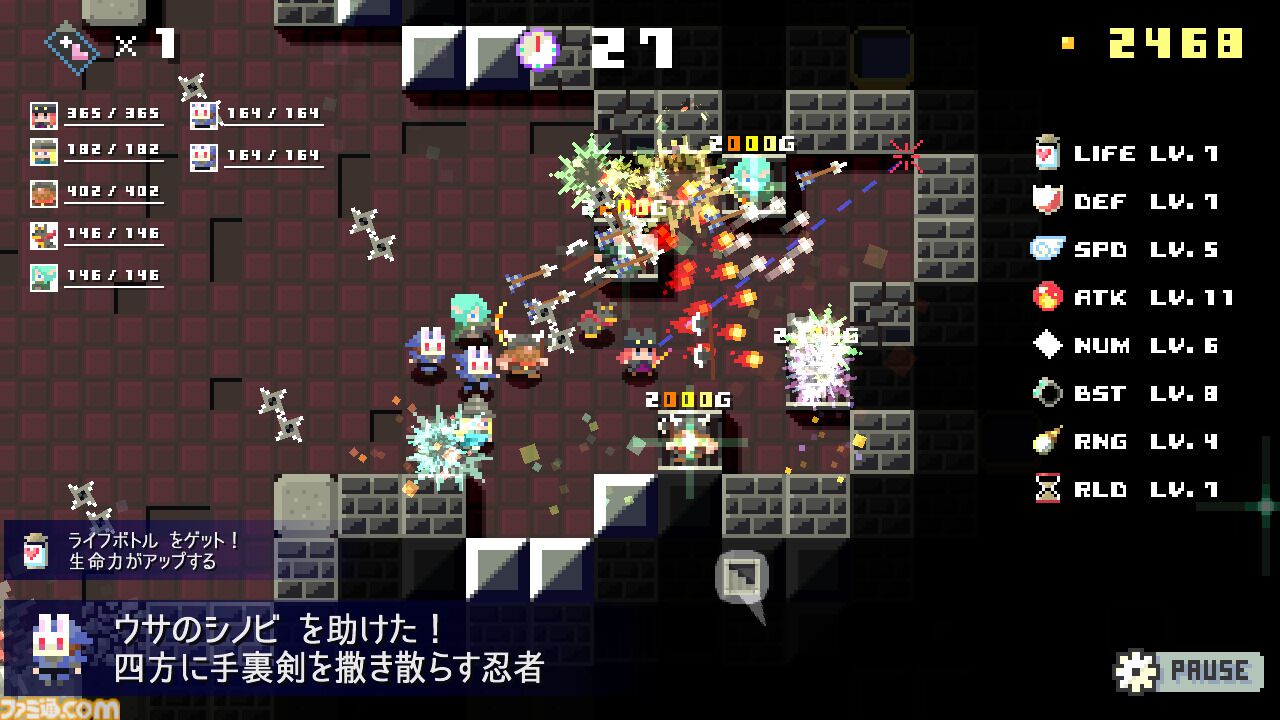1280x720 pixels.
Task: Select the SPD speed icon
Action: pyautogui.click(x=1049, y=249)
